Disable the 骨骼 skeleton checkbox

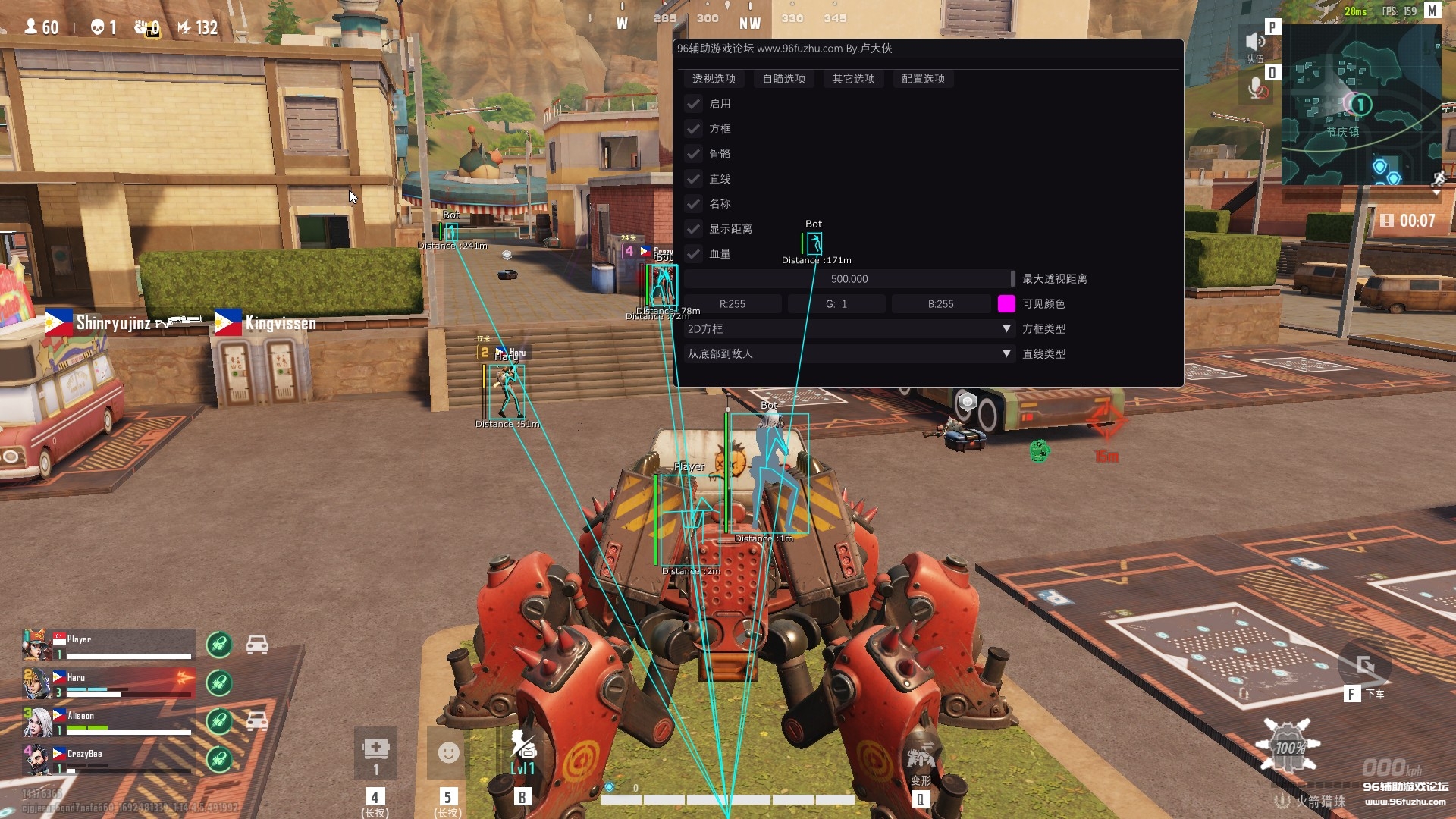click(x=693, y=154)
